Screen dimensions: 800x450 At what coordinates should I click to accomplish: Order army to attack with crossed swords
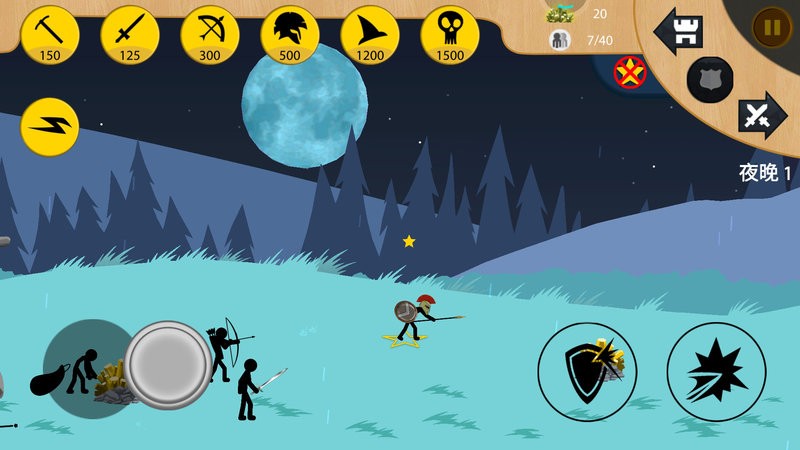point(761,117)
